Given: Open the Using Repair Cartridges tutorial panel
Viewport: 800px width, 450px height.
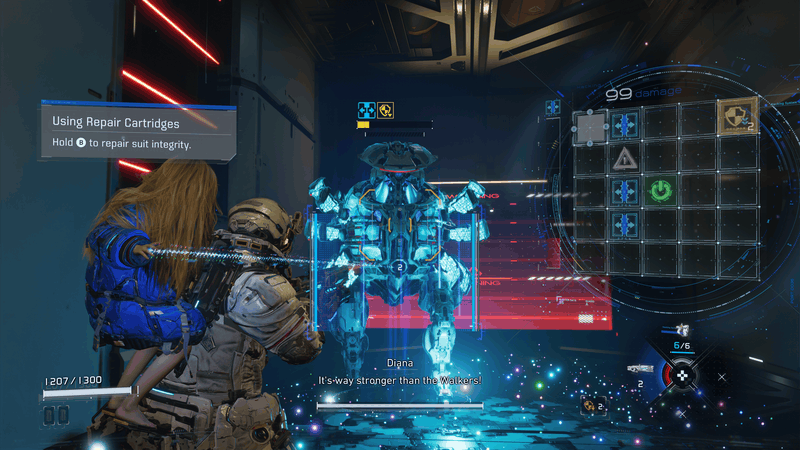Looking at the screenshot, I should [x=138, y=132].
